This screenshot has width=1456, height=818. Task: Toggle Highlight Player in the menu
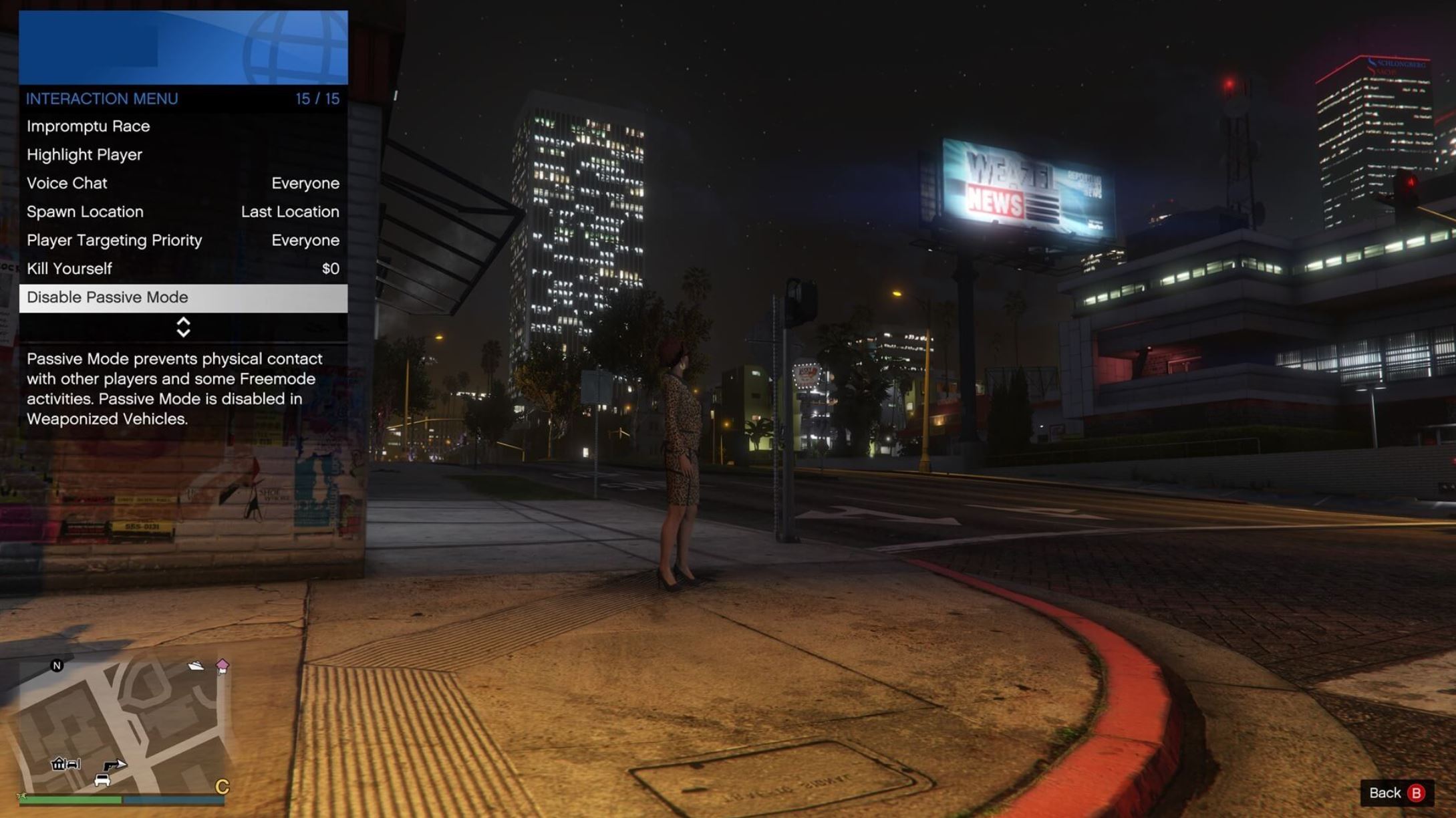pos(84,154)
